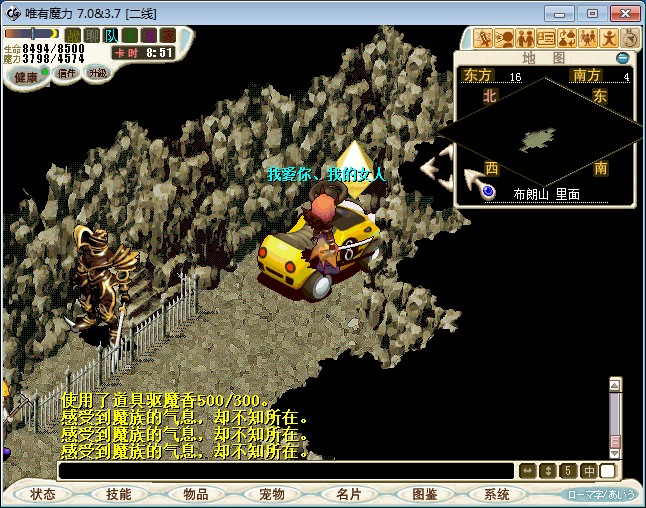Click the 升級 level-up button
This screenshot has width=646, height=508.
(x=97, y=73)
